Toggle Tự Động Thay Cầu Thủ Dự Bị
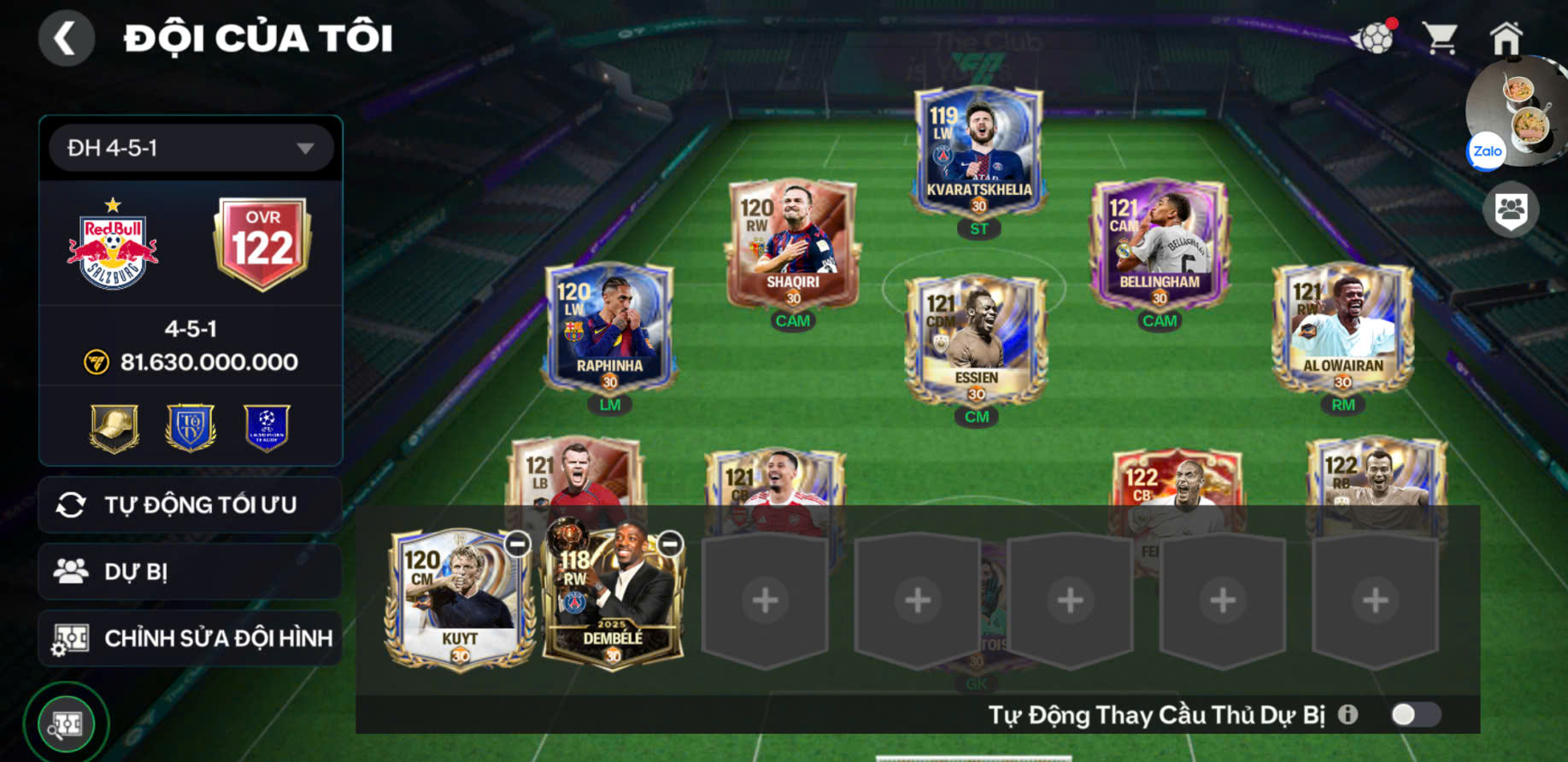This screenshot has height=762, width=1568. click(x=1415, y=714)
